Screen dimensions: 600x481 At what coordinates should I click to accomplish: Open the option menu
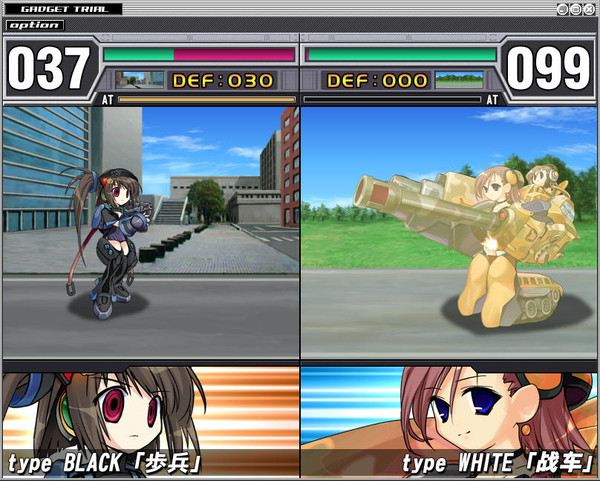(x=36, y=25)
